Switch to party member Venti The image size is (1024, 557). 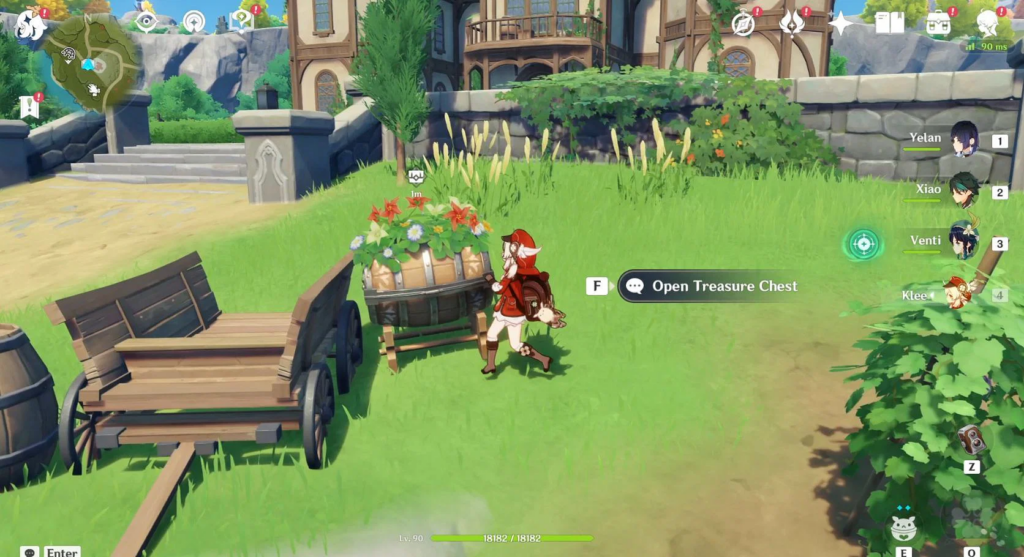[x=964, y=241]
